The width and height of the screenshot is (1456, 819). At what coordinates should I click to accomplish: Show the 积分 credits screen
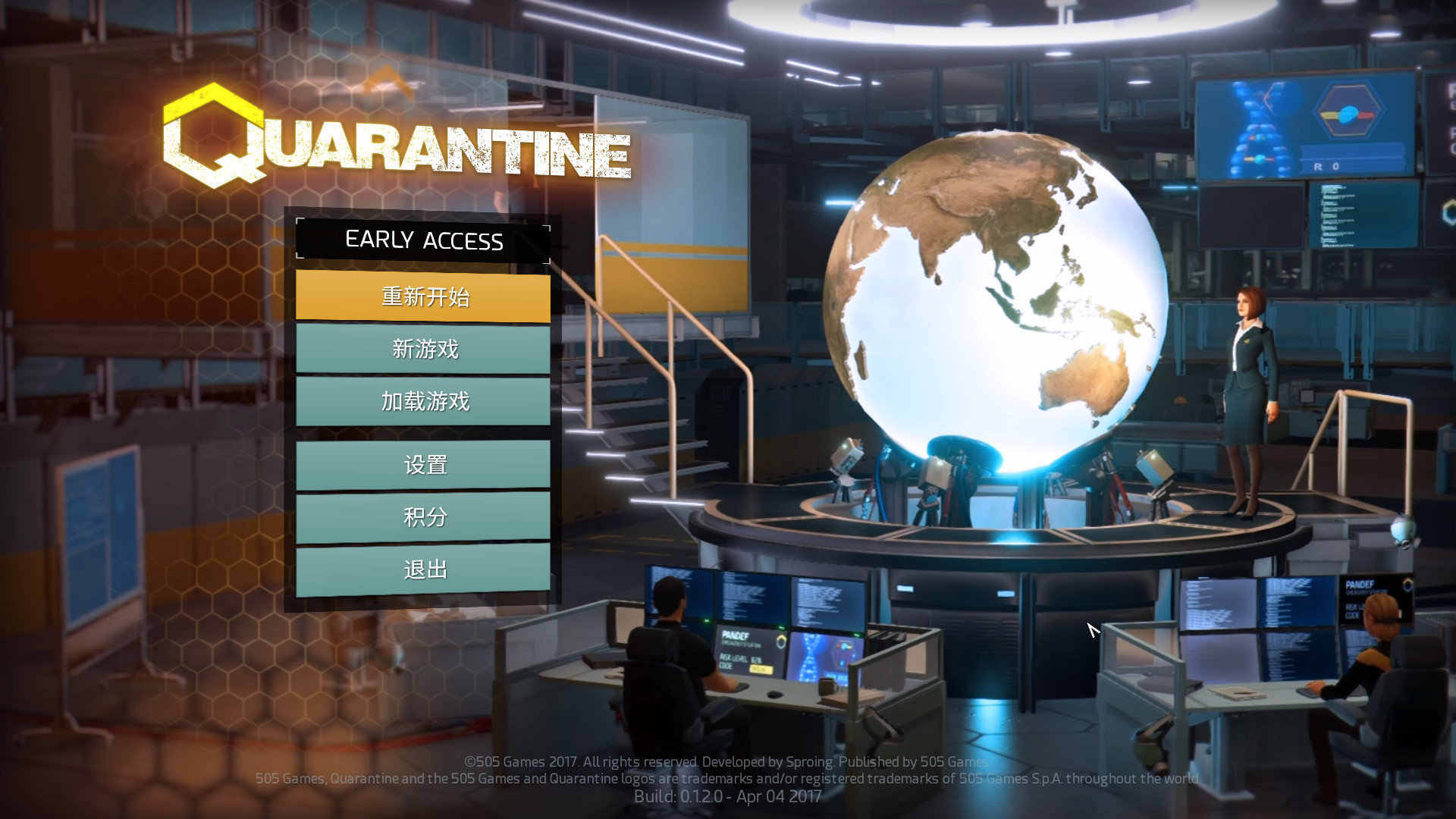(423, 516)
